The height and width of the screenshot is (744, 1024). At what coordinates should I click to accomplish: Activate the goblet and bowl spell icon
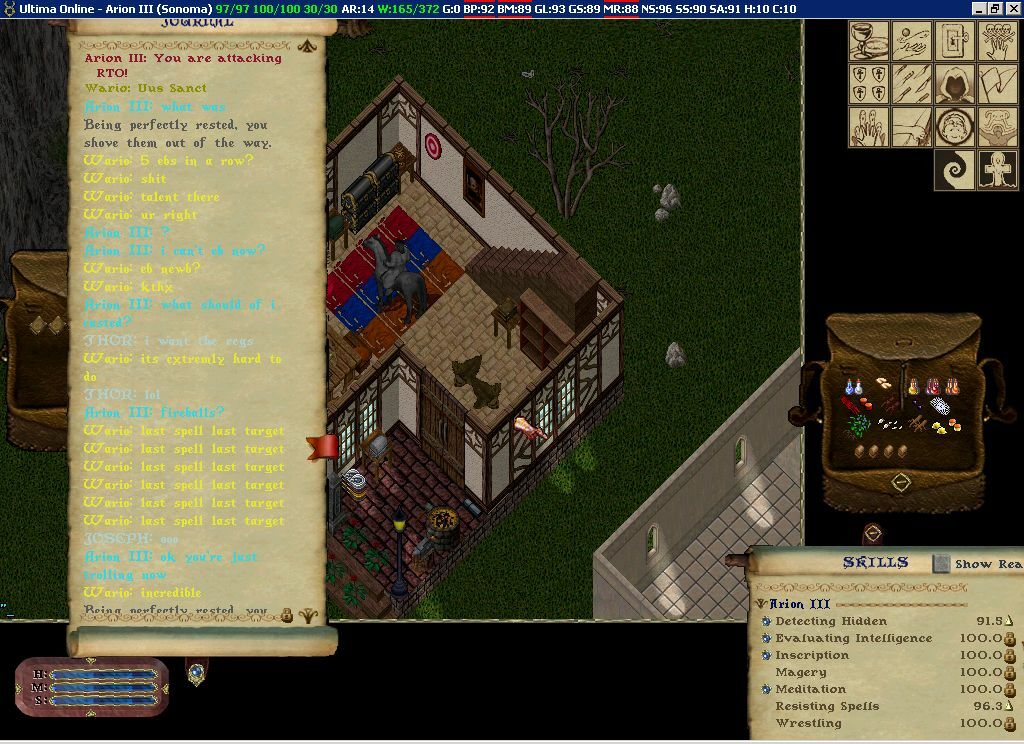click(x=869, y=41)
